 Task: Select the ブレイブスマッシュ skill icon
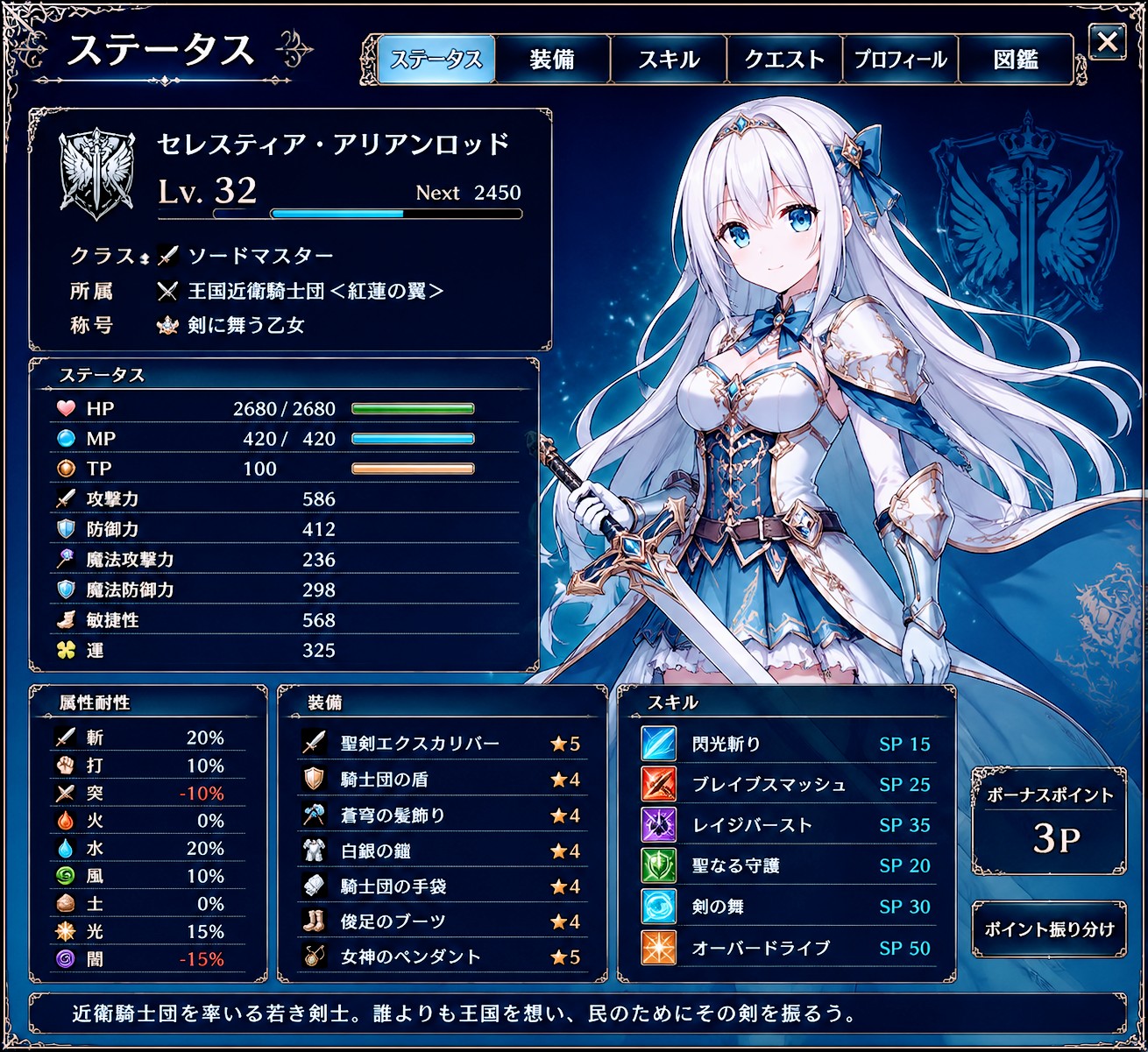[657, 784]
